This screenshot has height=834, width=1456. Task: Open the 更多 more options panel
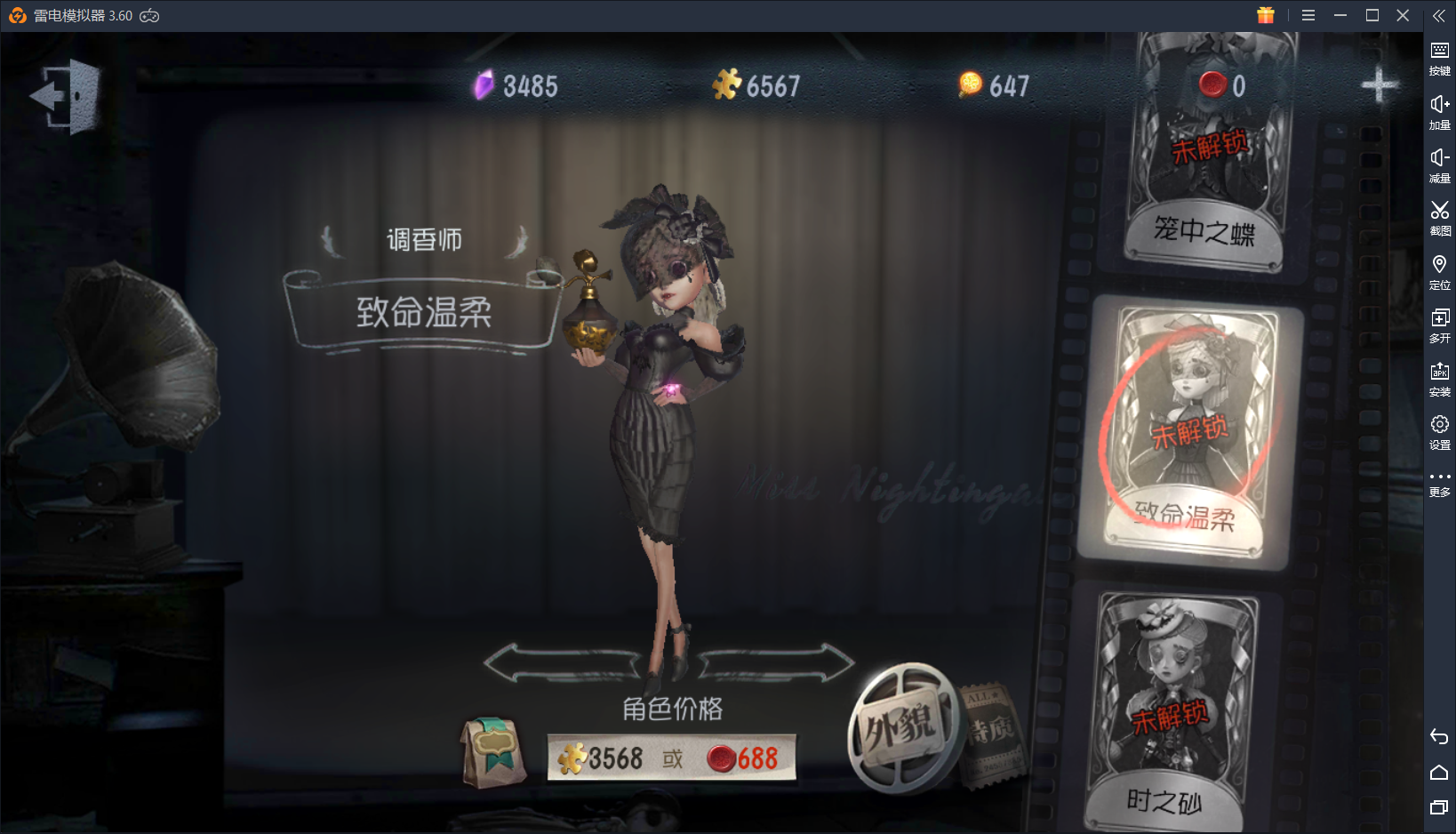[1439, 483]
